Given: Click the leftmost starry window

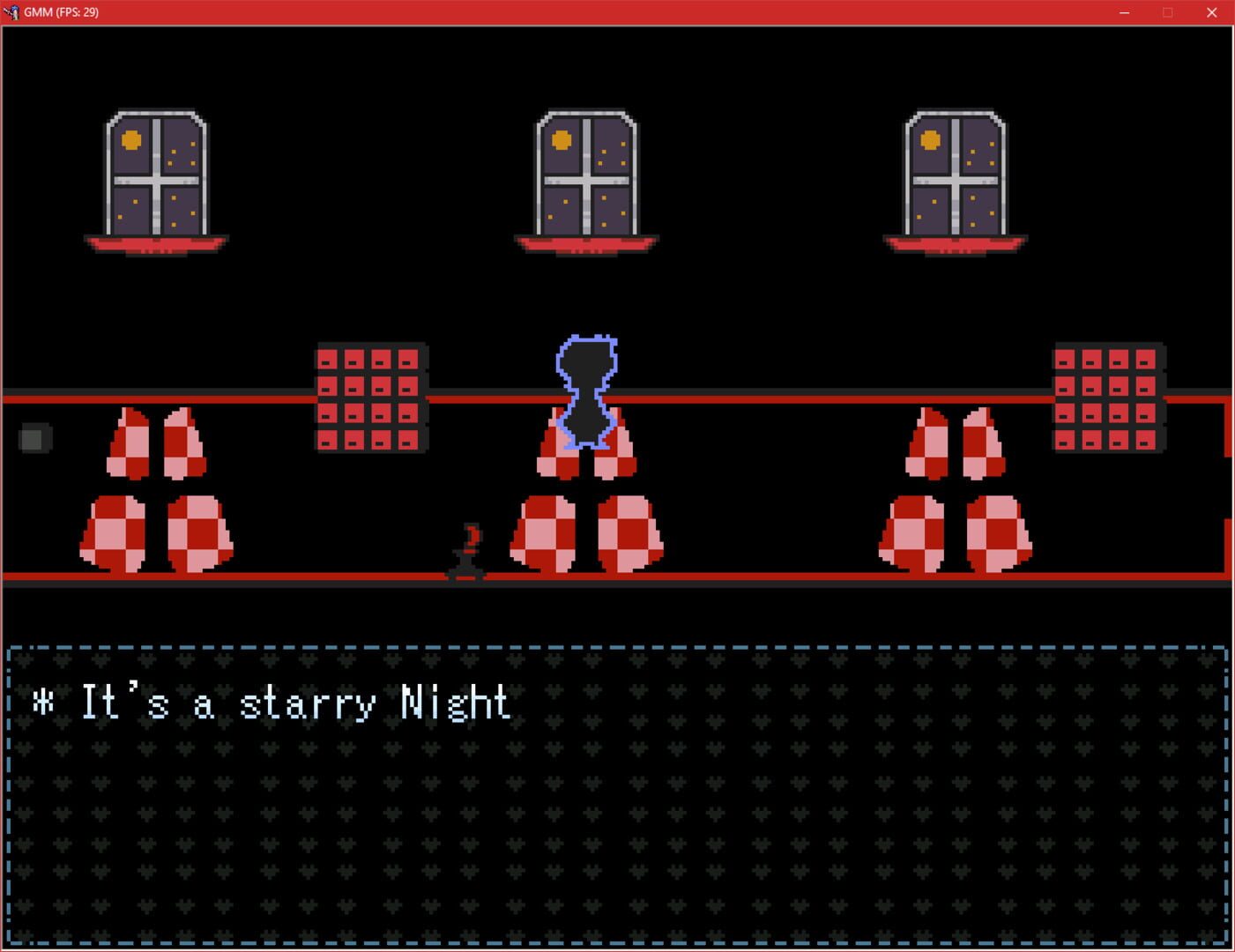Looking at the screenshot, I should click(x=159, y=176).
